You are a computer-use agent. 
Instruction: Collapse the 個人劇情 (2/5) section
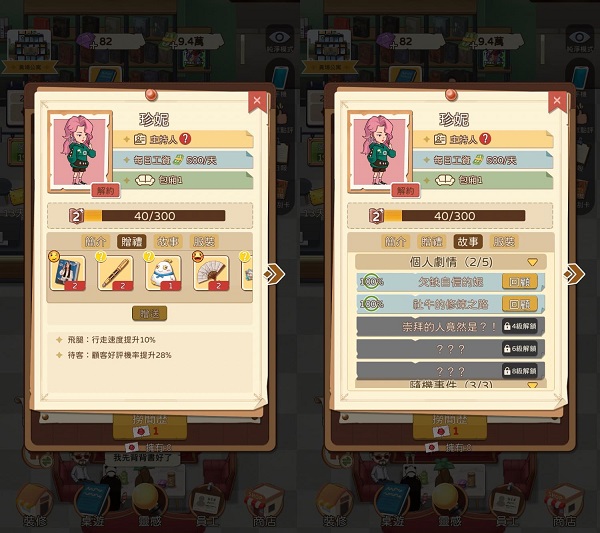click(x=532, y=261)
